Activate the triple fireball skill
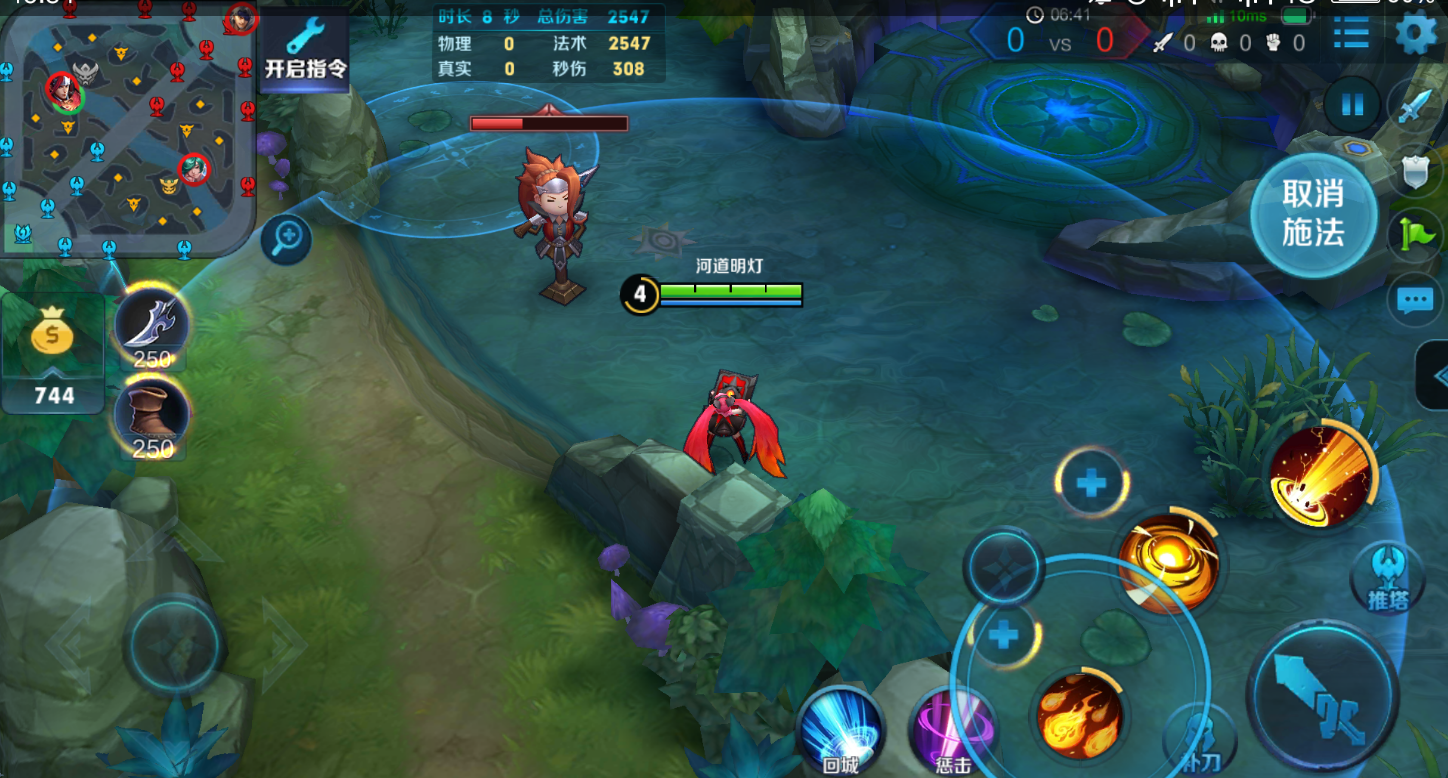Viewport: 1448px width, 778px height. [1079, 716]
